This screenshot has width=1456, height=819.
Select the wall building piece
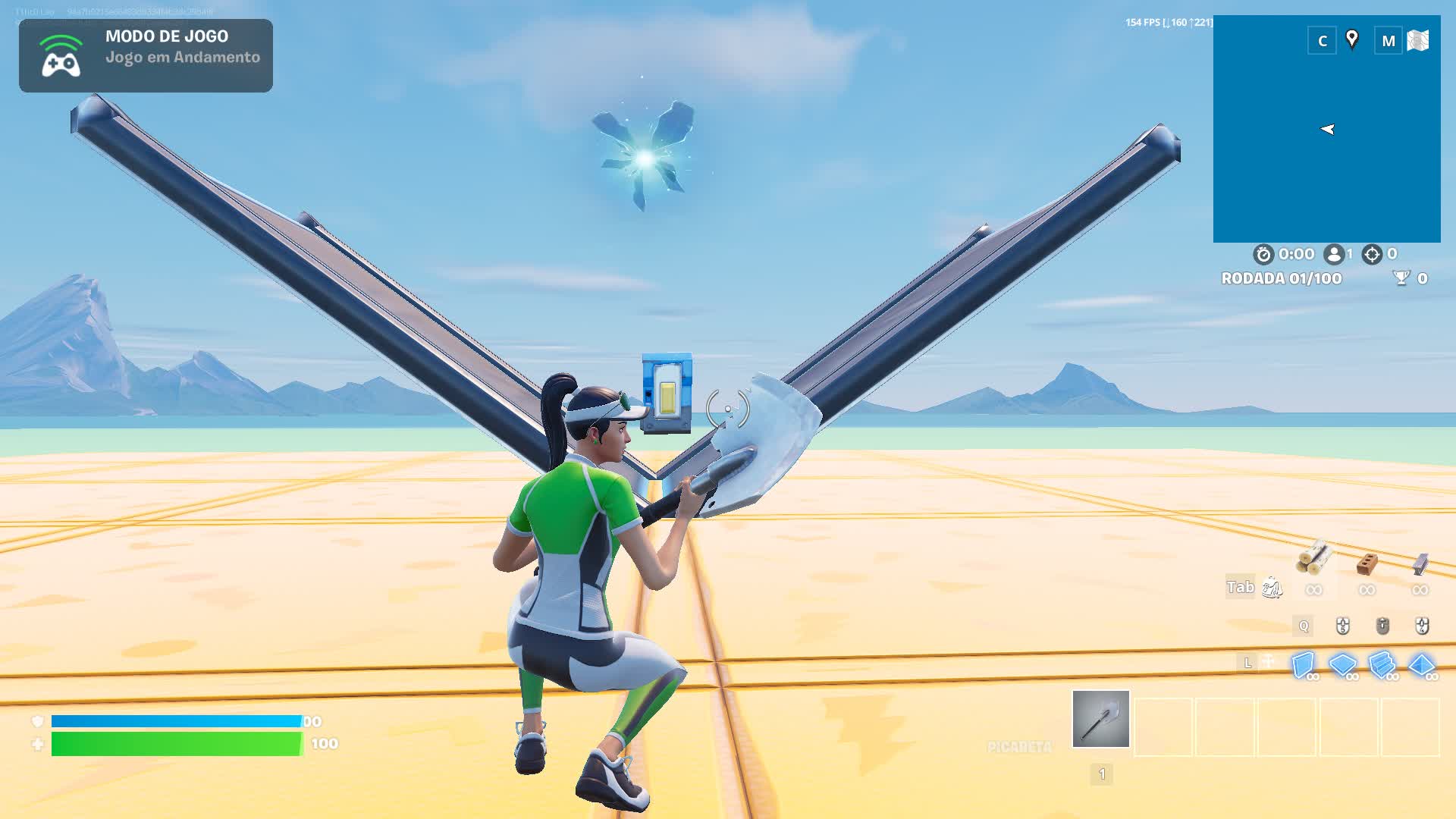click(x=1303, y=665)
